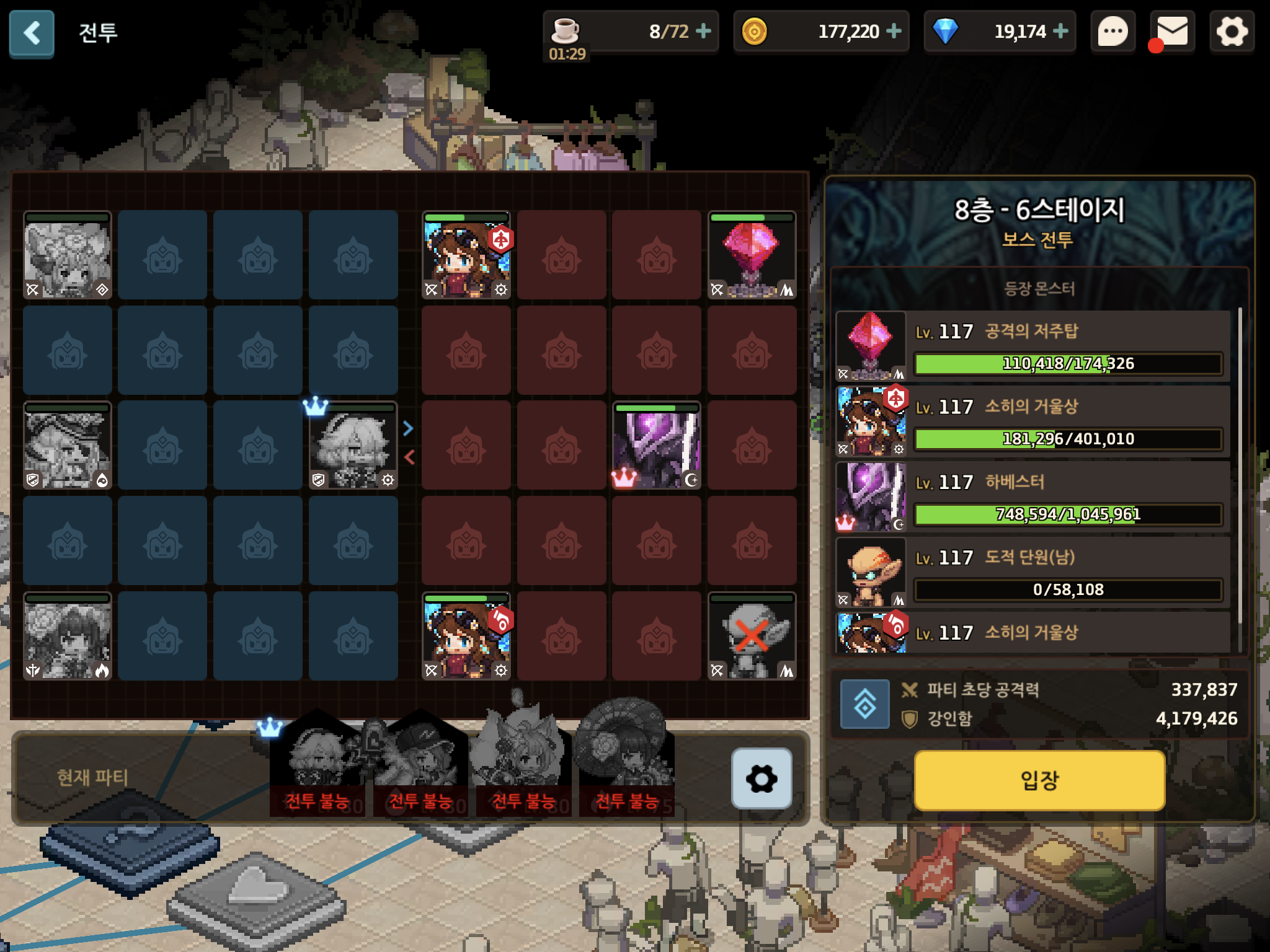Click the yellow 입장 enter button
1270x952 pixels.
pos(1039,780)
